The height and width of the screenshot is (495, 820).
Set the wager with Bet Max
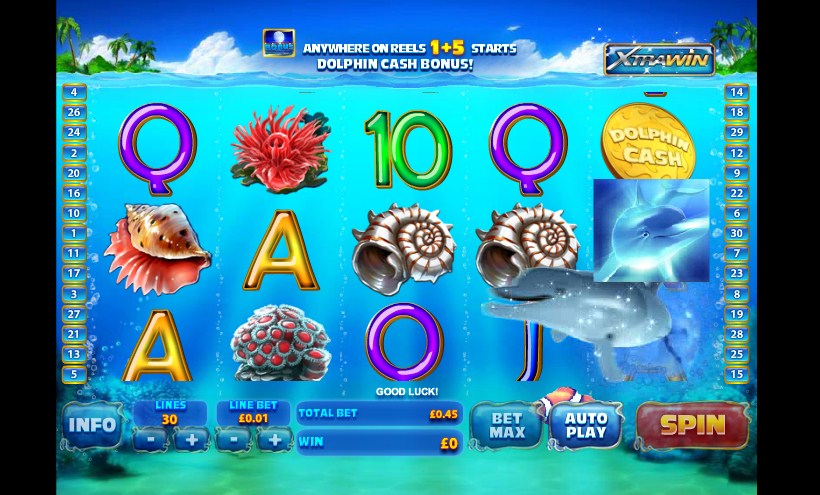click(x=506, y=425)
